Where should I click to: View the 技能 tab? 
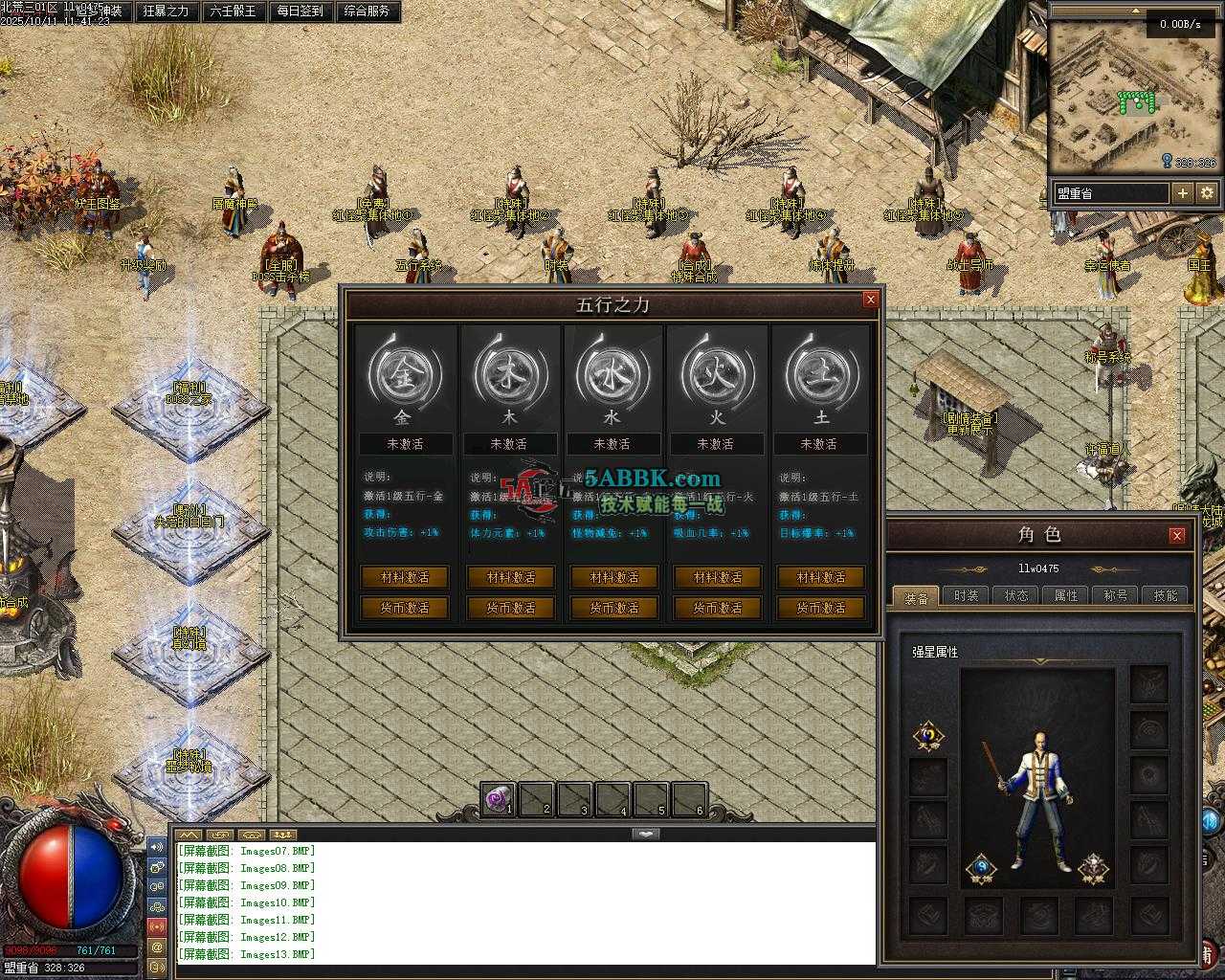pyautogui.click(x=1166, y=595)
